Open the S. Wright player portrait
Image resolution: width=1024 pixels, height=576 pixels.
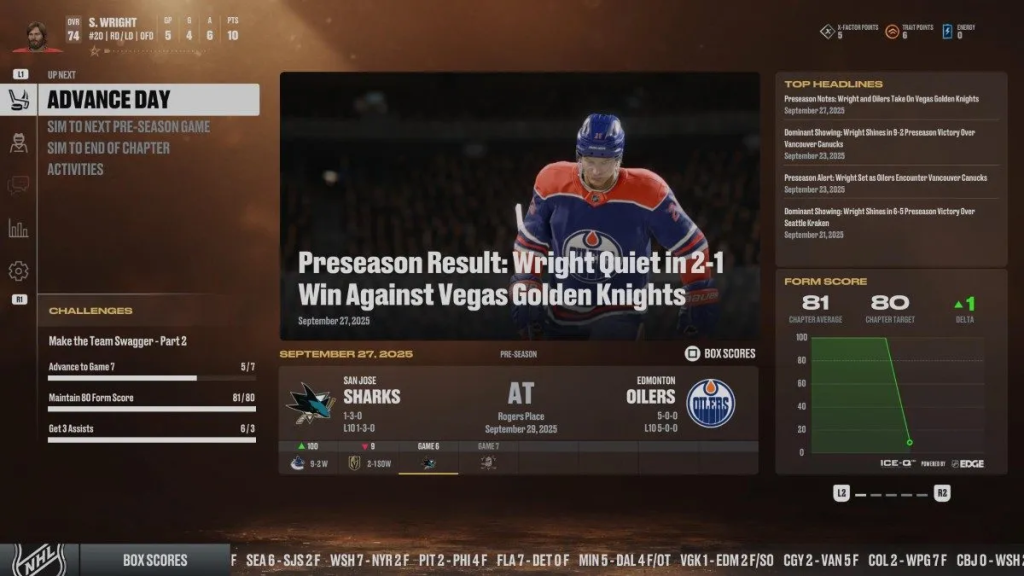(x=37, y=35)
